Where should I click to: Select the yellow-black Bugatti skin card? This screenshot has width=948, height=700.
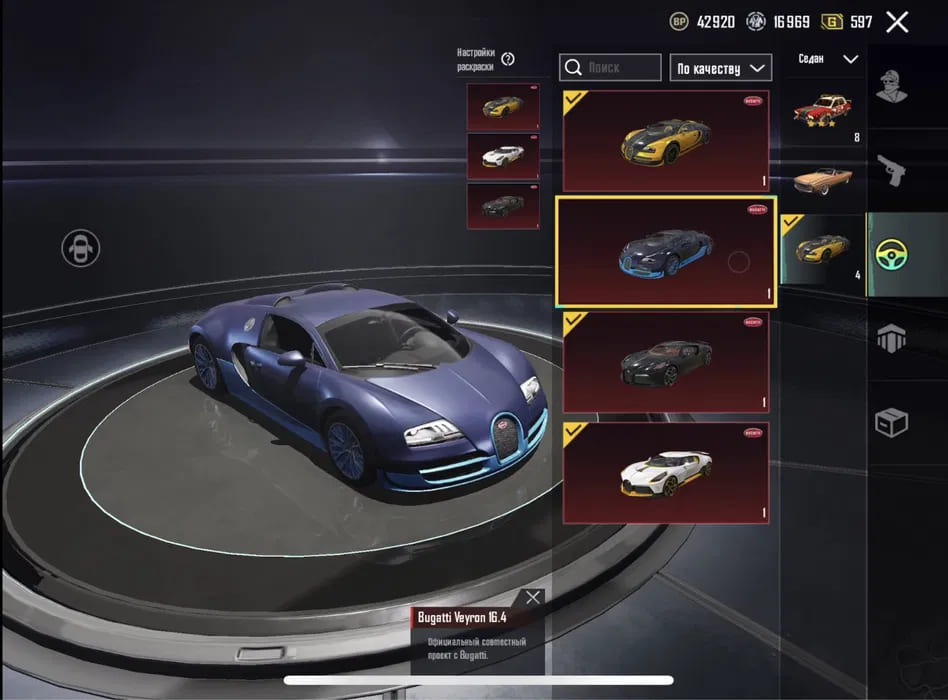click(665, 141)
